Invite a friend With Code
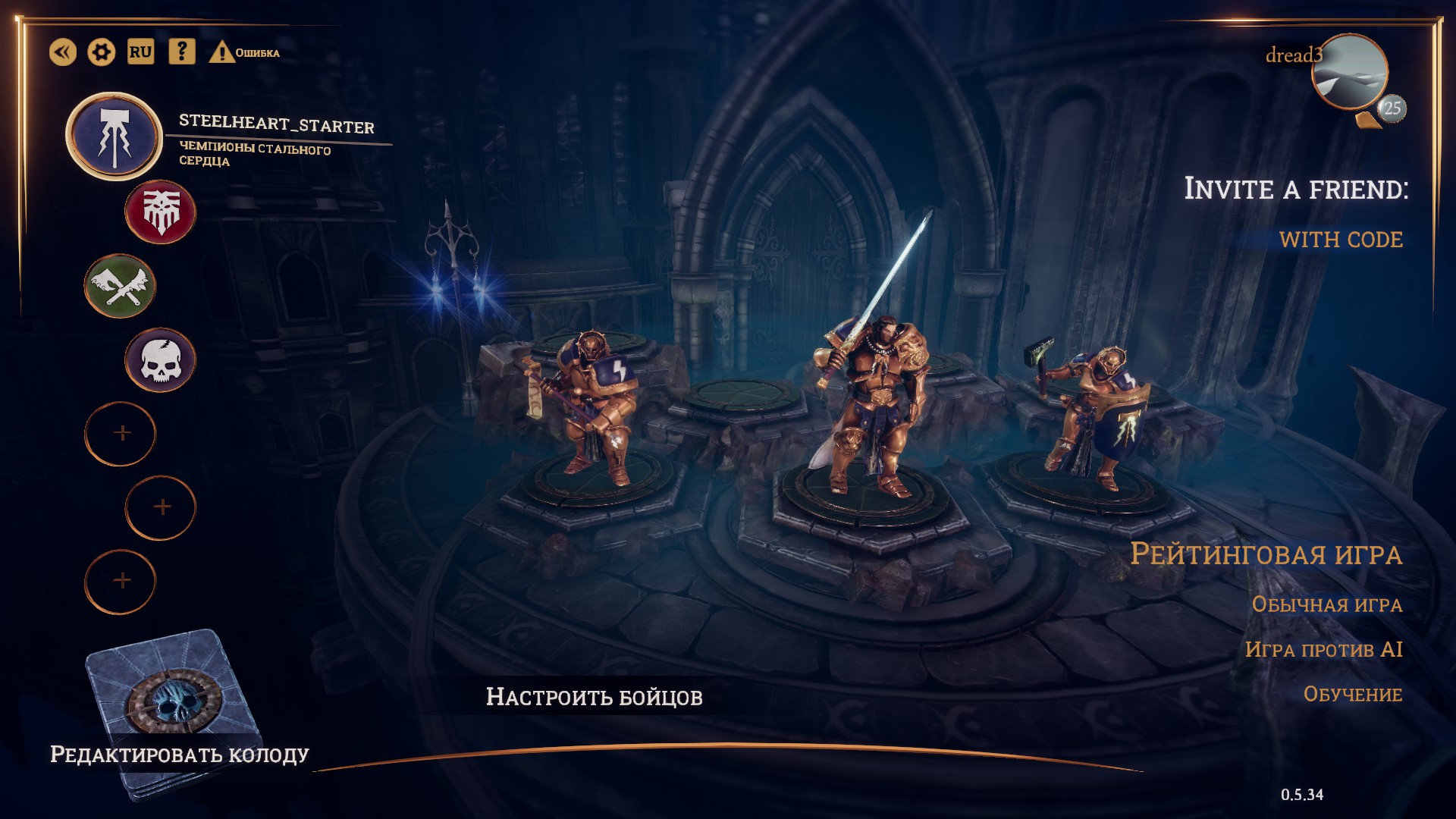 click(x=1341, y=240)
